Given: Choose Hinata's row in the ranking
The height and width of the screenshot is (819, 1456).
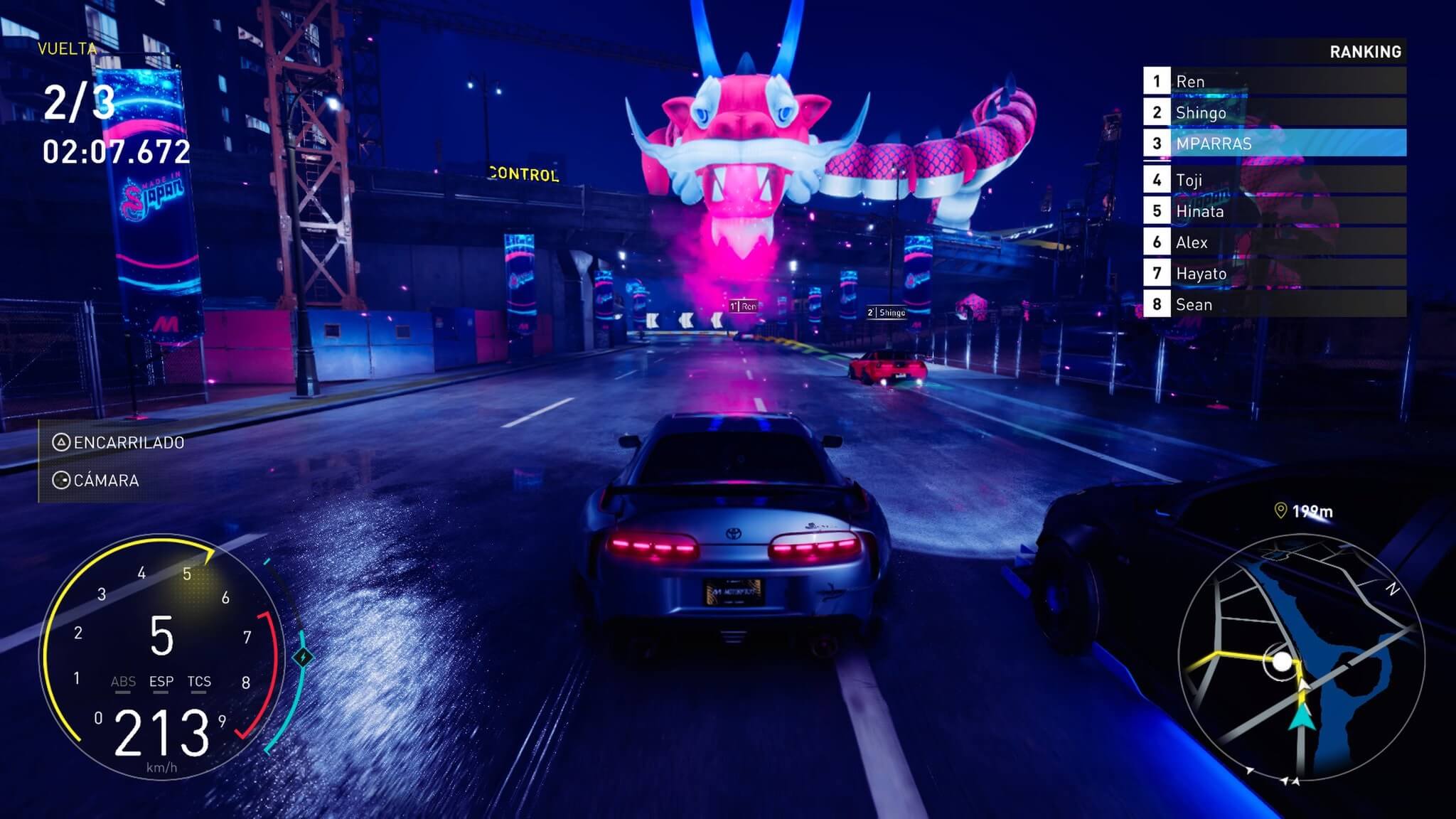Looking at the screenshot, I should point(1274,211).
